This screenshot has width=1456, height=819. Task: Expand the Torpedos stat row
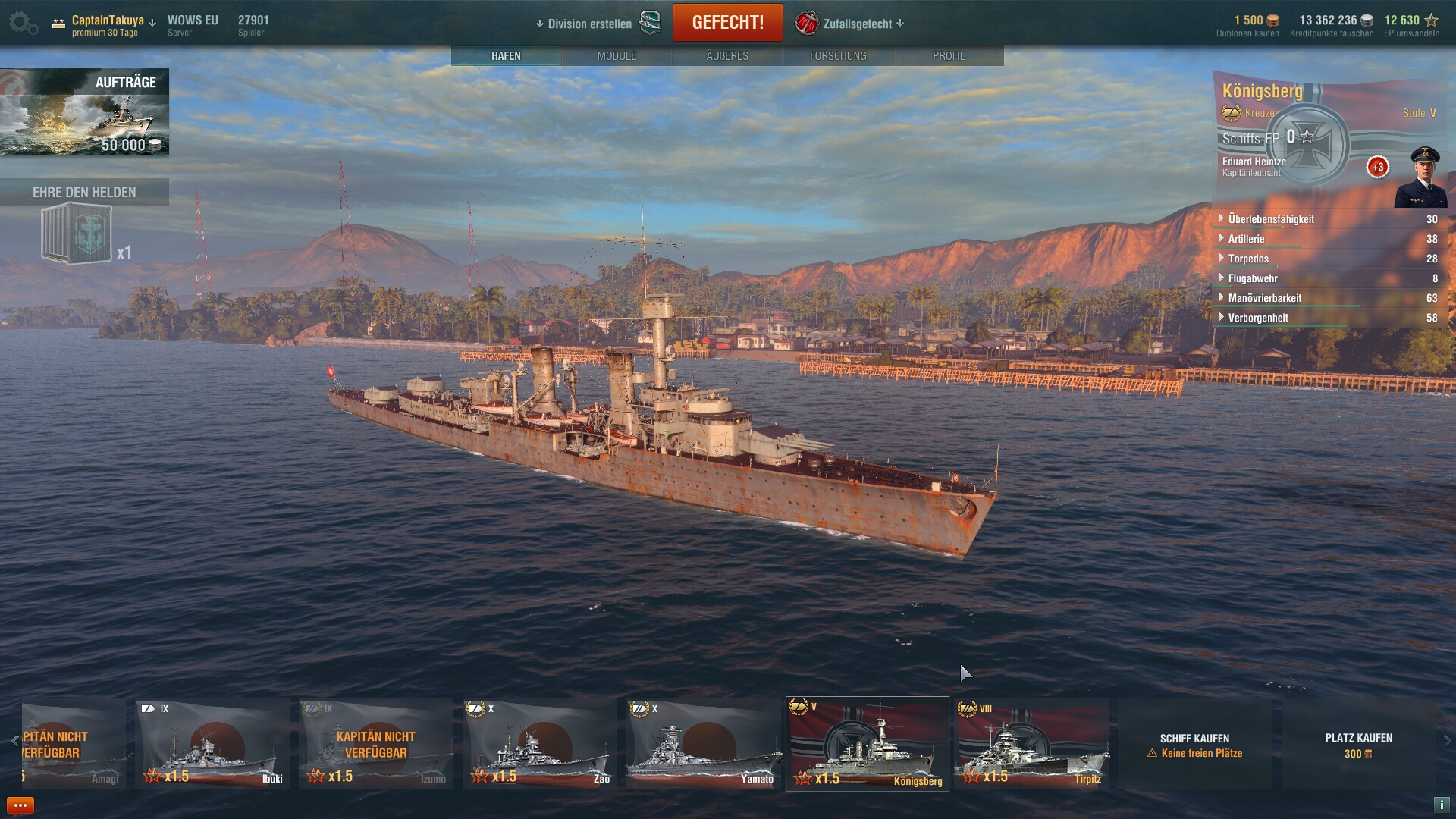pos(1248,259)
